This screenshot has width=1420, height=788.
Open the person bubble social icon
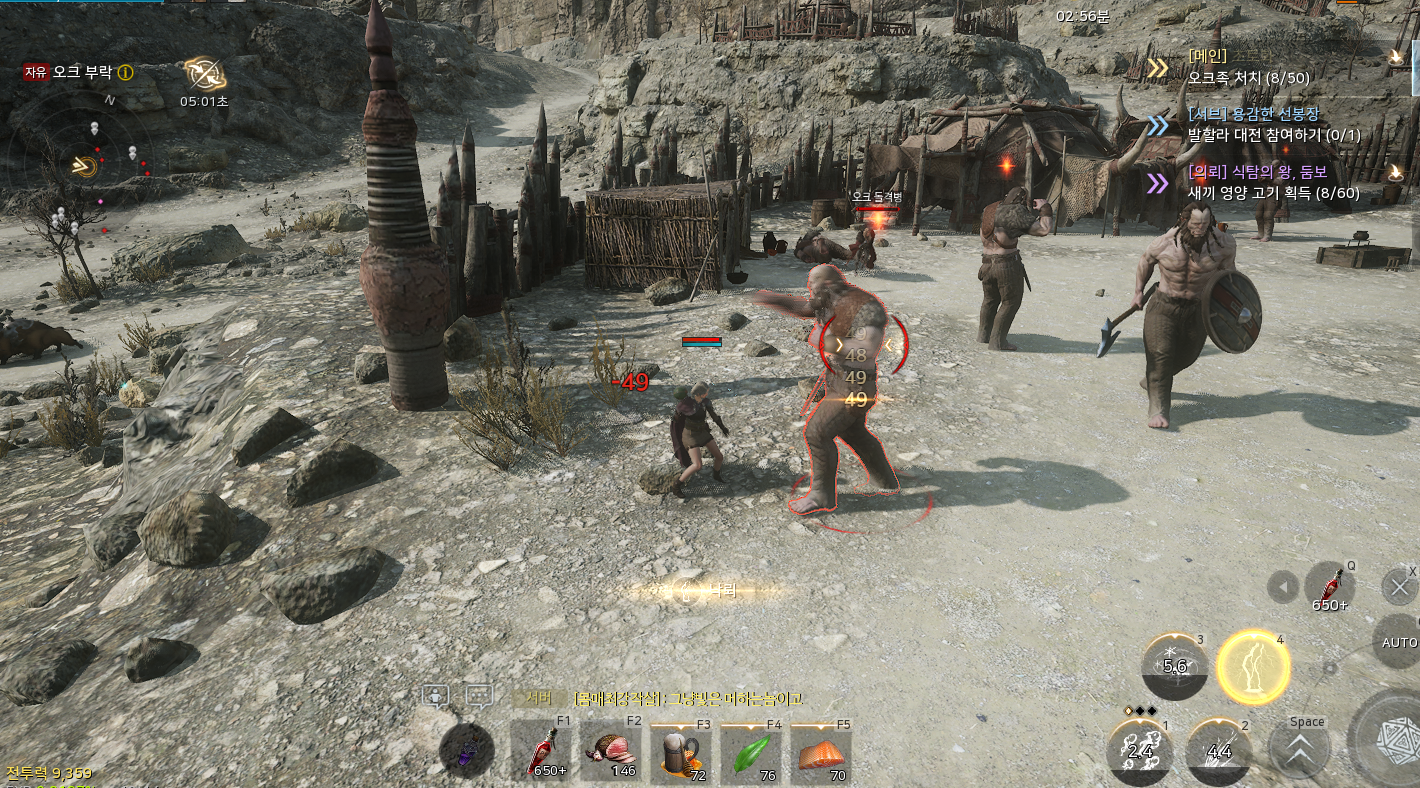click(435, 696)
